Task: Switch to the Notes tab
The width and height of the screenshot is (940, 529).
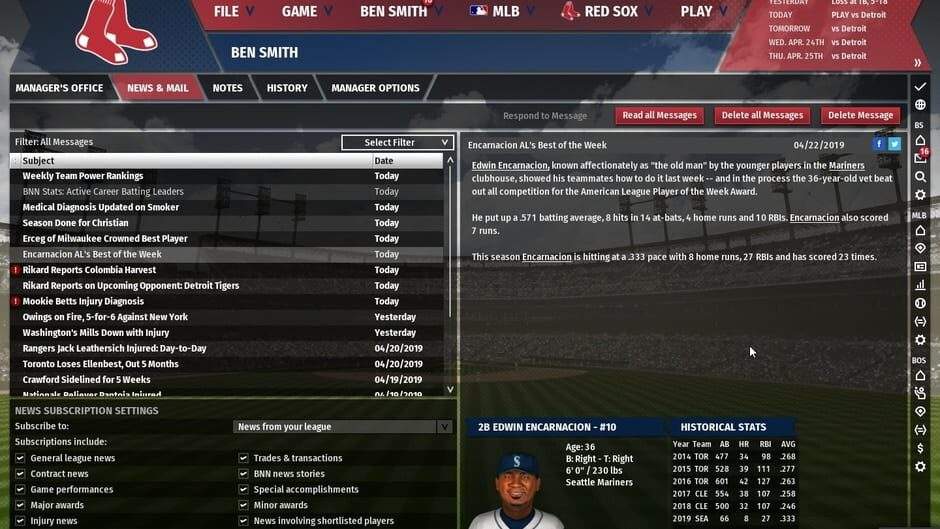Action: coord(227,88)
